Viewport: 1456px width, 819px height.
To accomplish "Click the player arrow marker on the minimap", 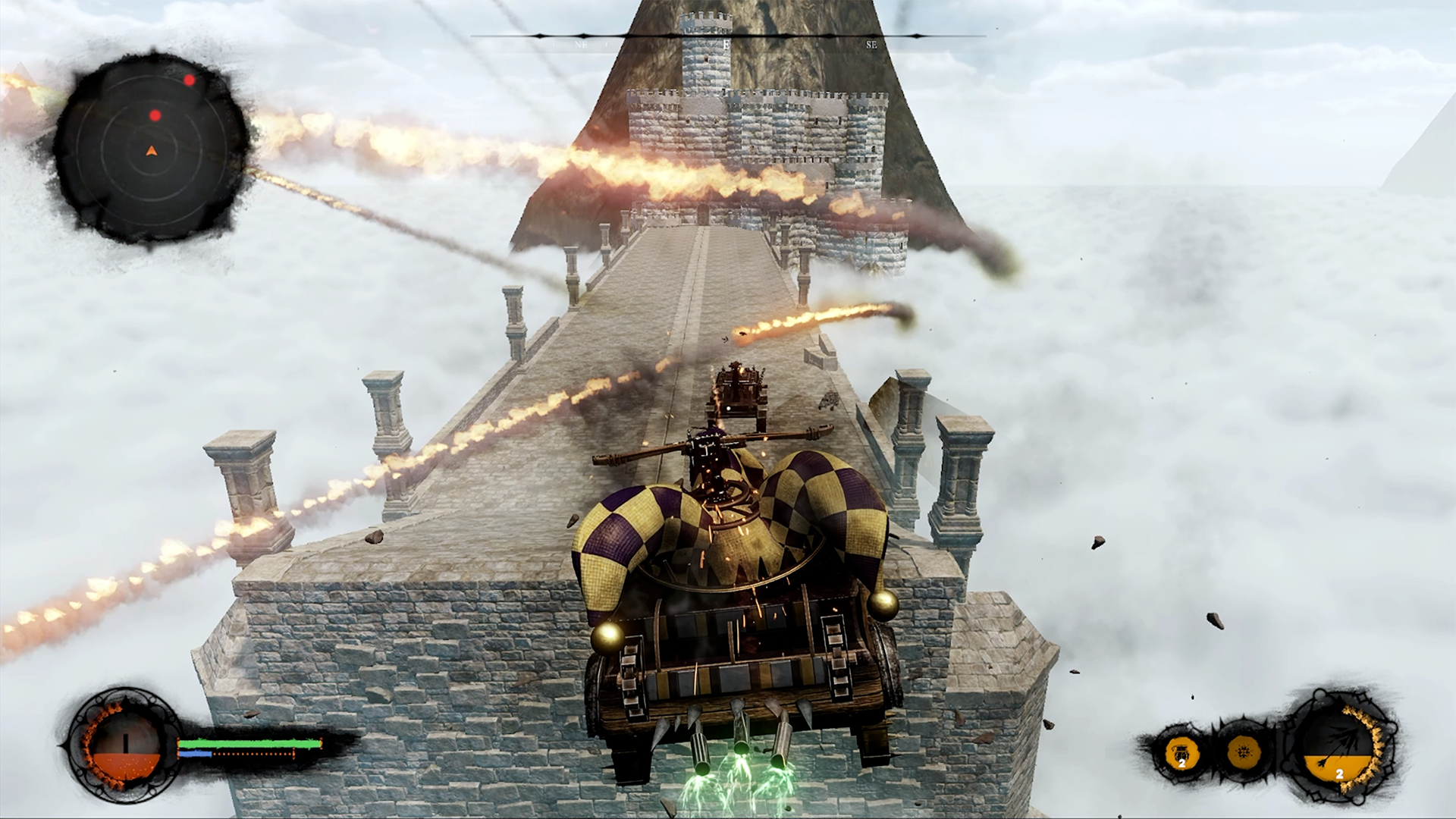I will click(149, 150).
